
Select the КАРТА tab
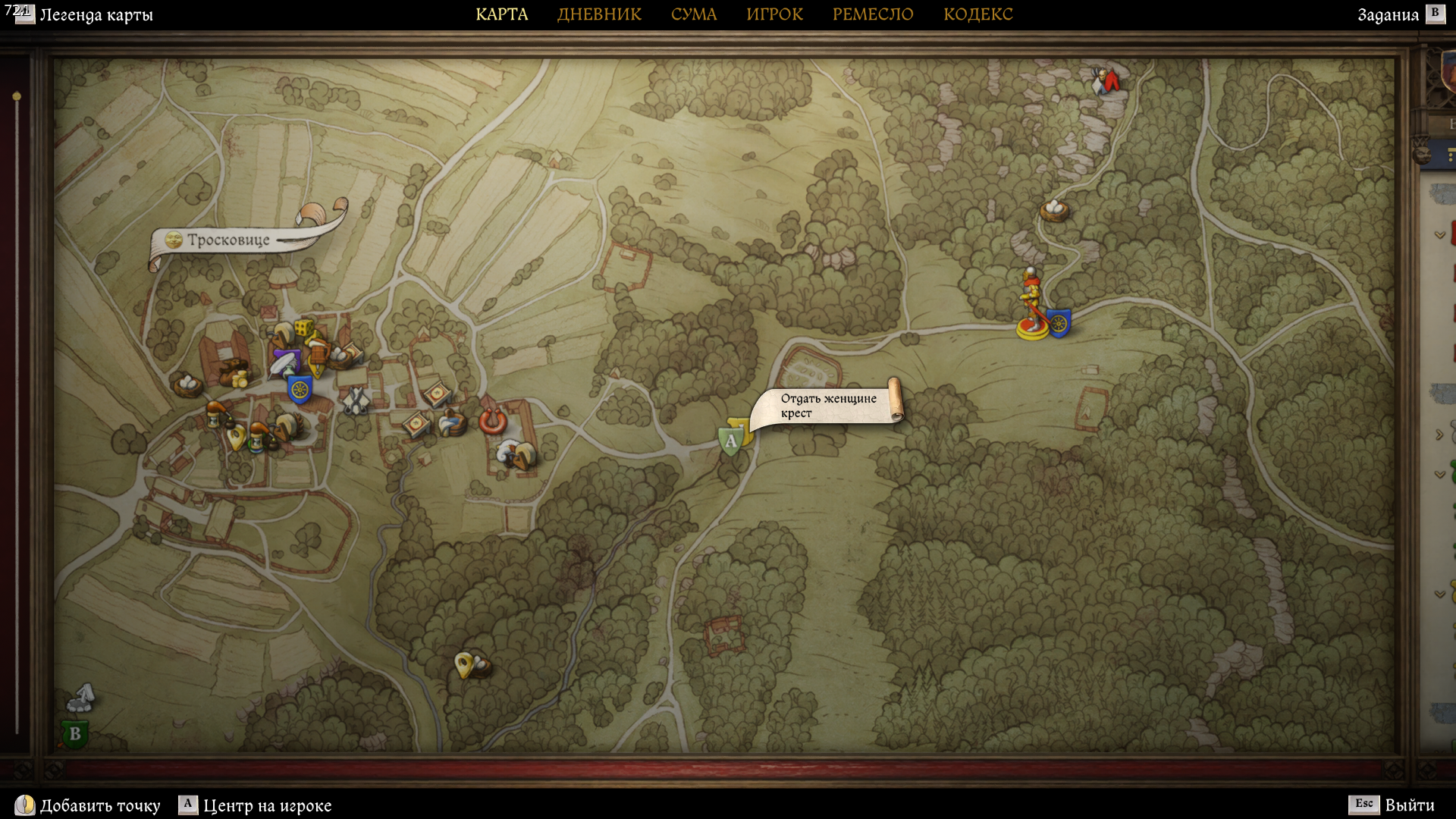501,14
